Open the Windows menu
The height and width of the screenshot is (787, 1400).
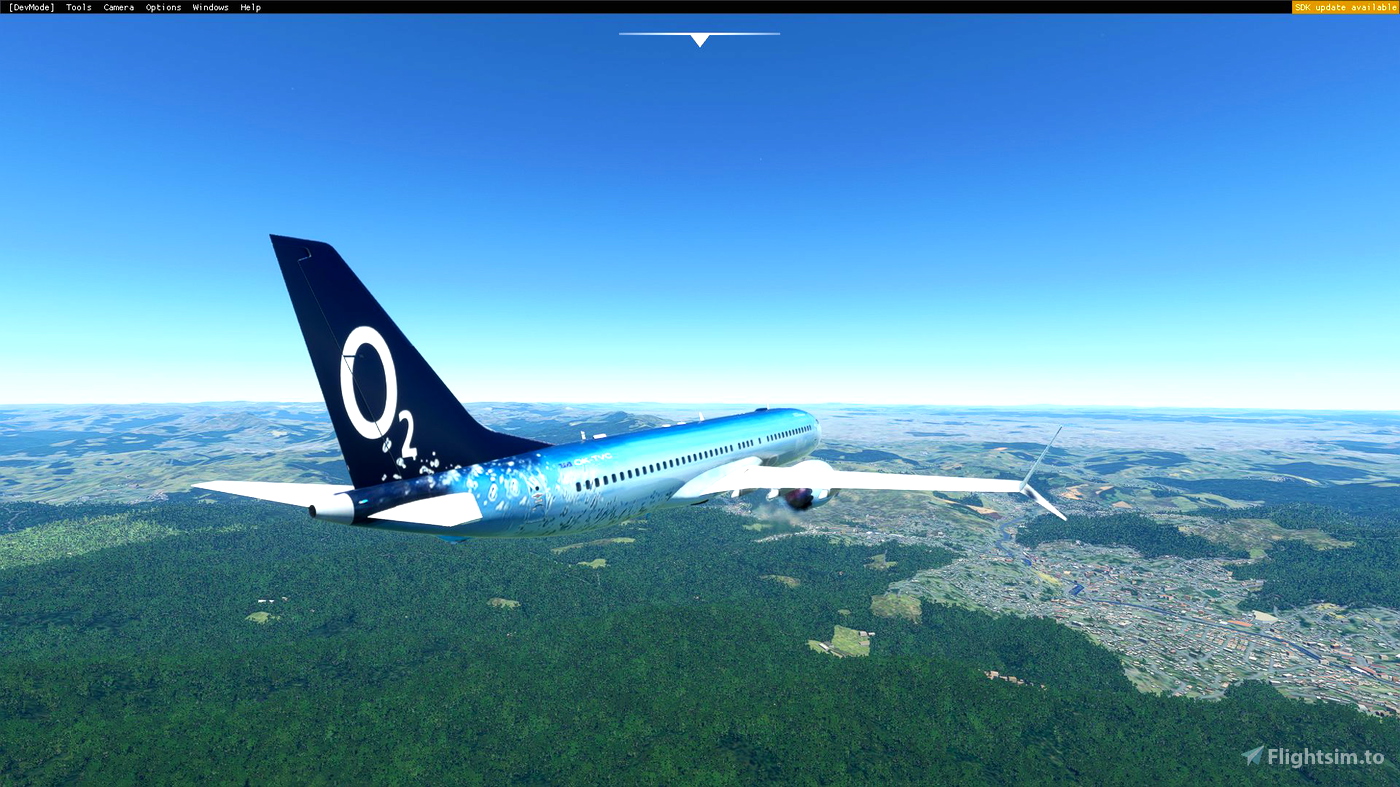pyautogui.click(x=210, y=5)
